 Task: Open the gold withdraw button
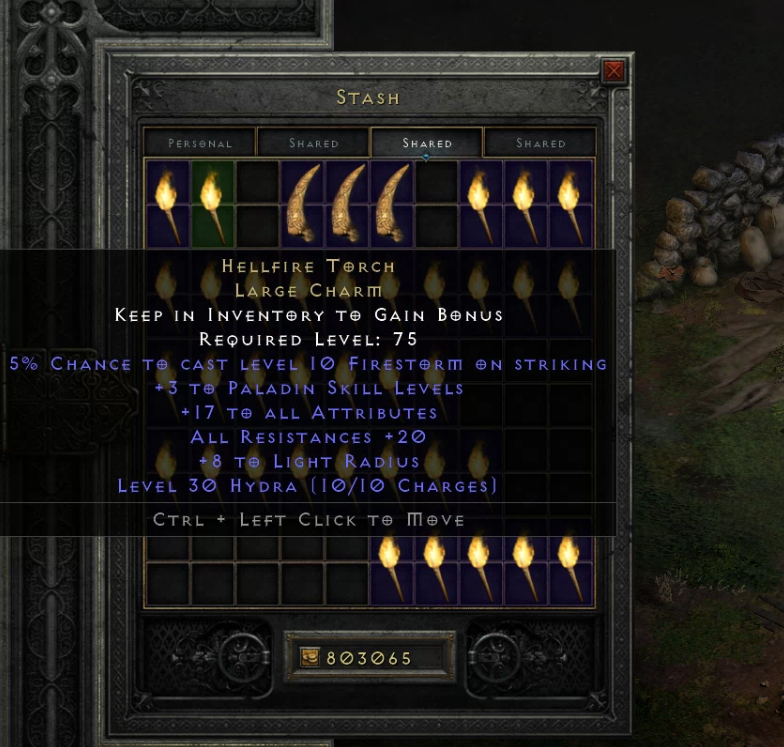pos(311,658)
